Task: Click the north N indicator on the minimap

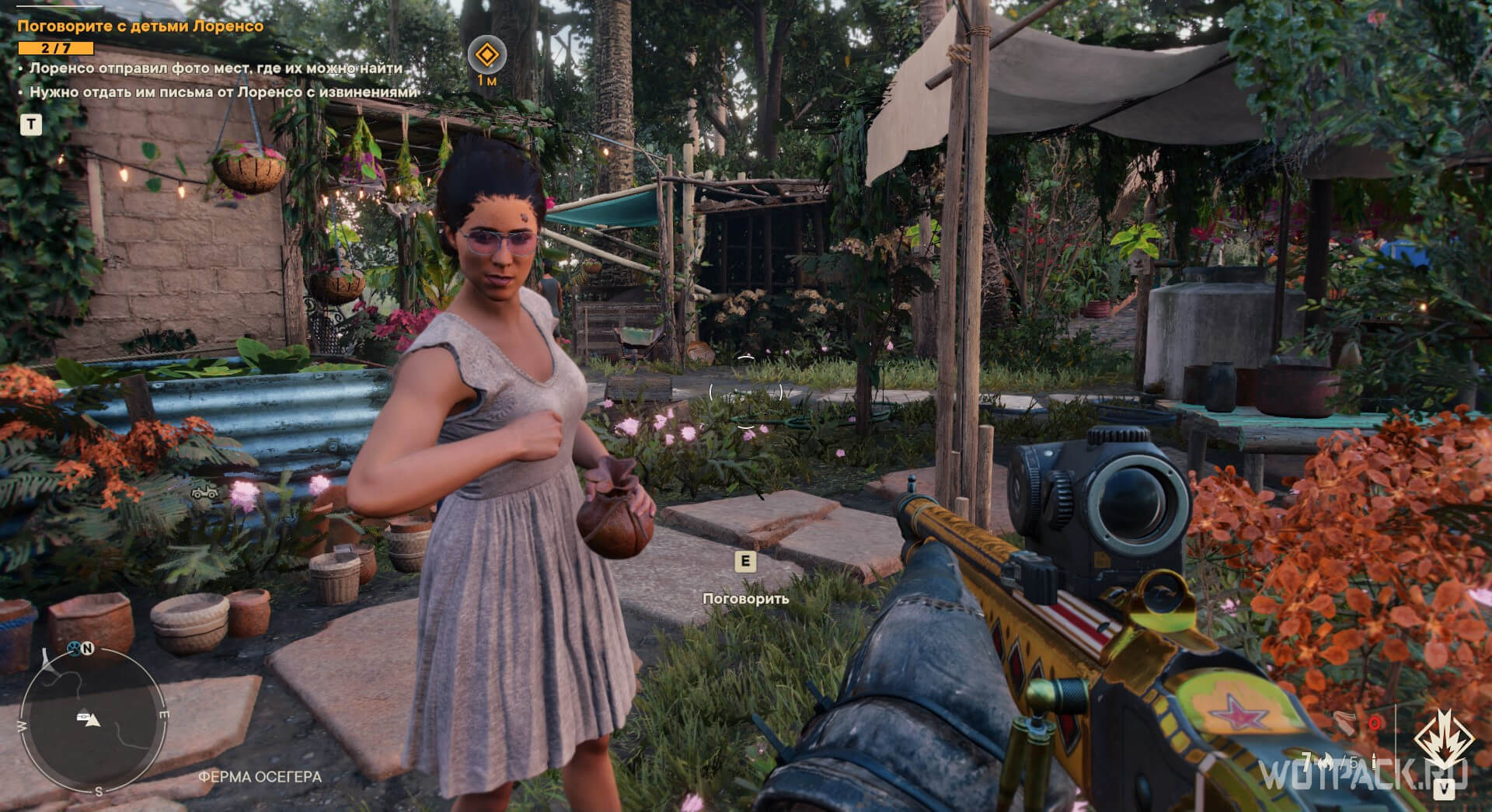Action: click(87, 649)
